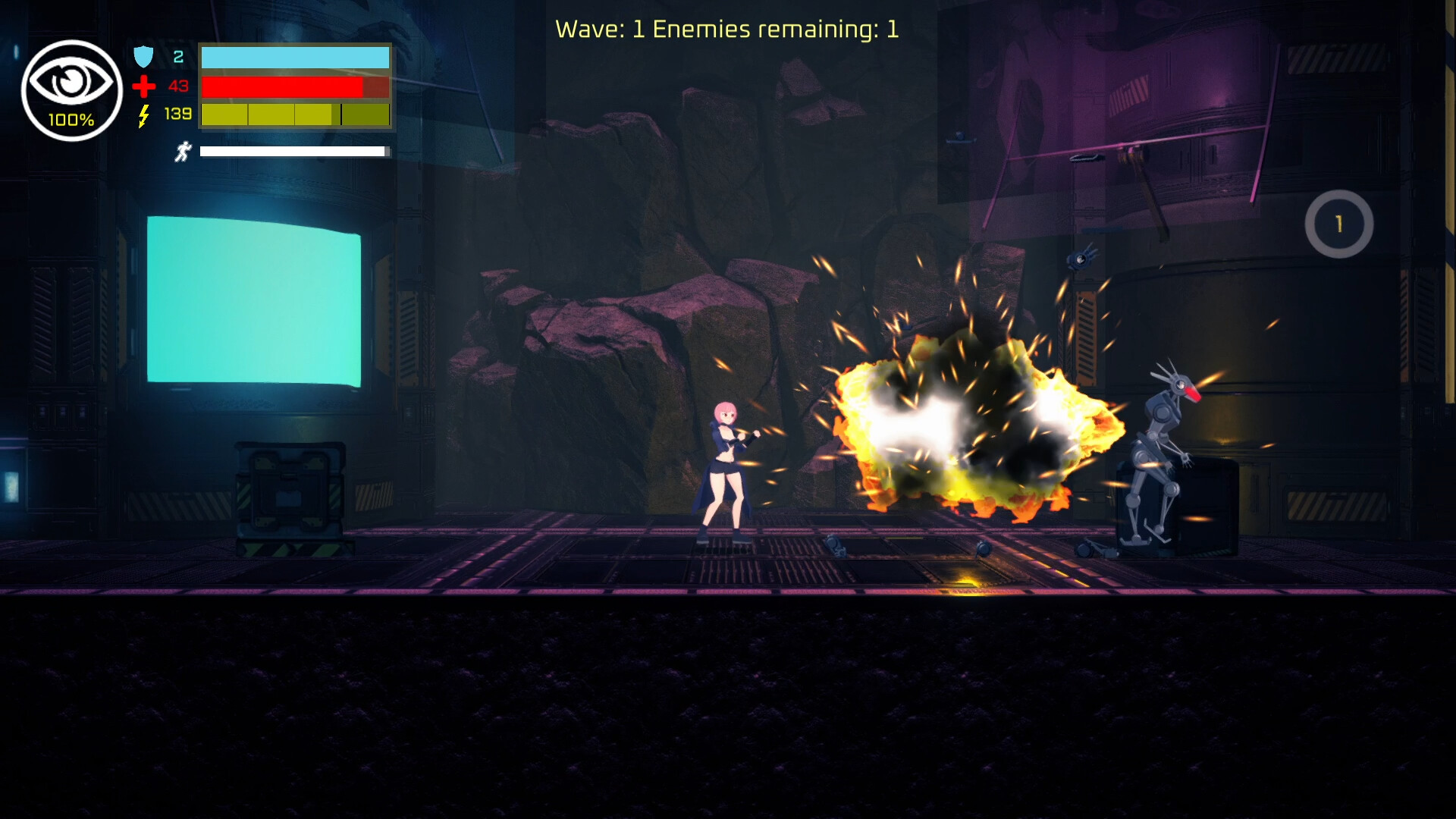Toggle the shield counter showing 2
The height and width of the screenshot is (819, 1456).
pos(177,55)
